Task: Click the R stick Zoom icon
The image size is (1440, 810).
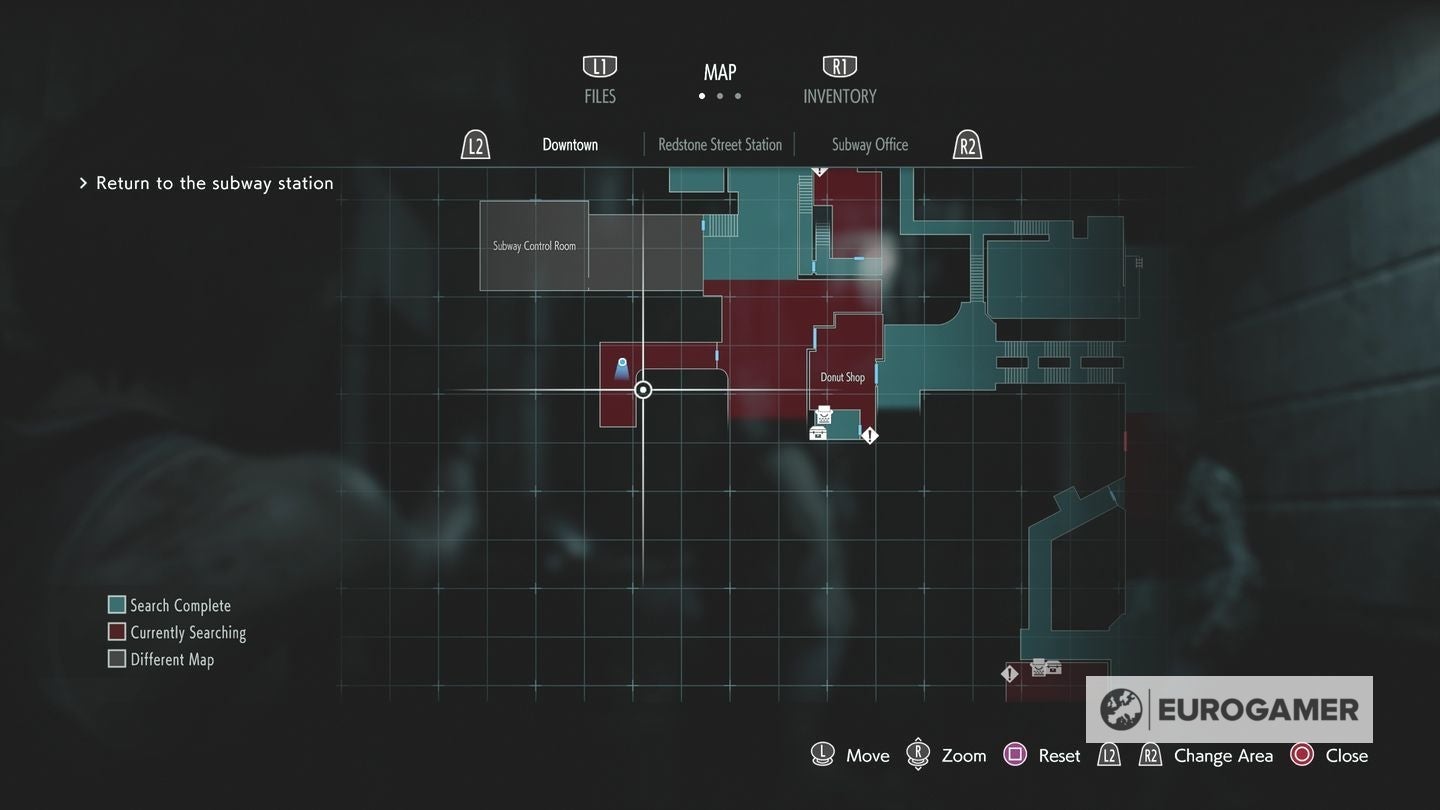Action: coord(918,754)
